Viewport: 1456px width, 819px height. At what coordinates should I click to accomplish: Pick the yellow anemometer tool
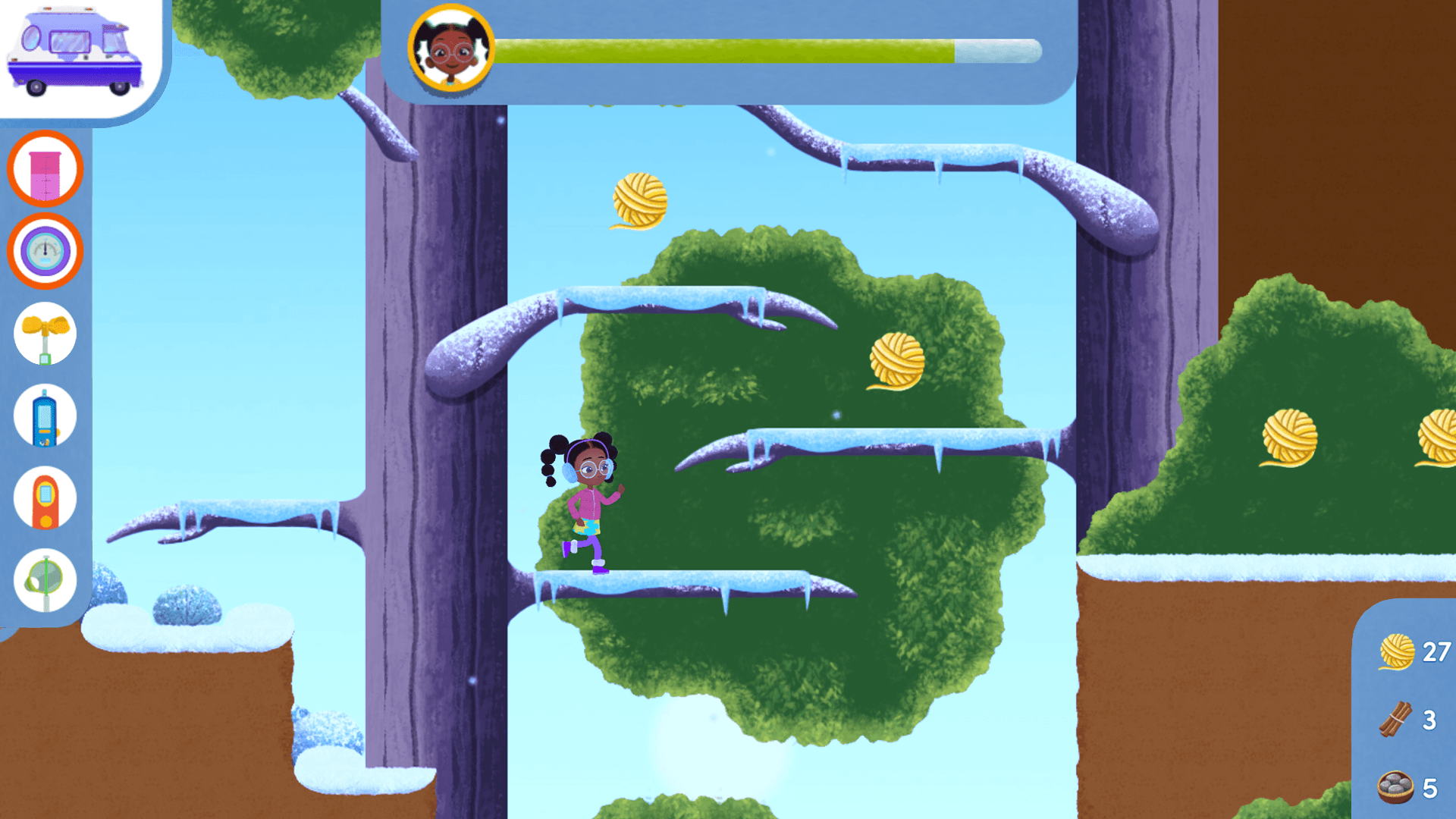pyautogui.click(x=45, y=334)
